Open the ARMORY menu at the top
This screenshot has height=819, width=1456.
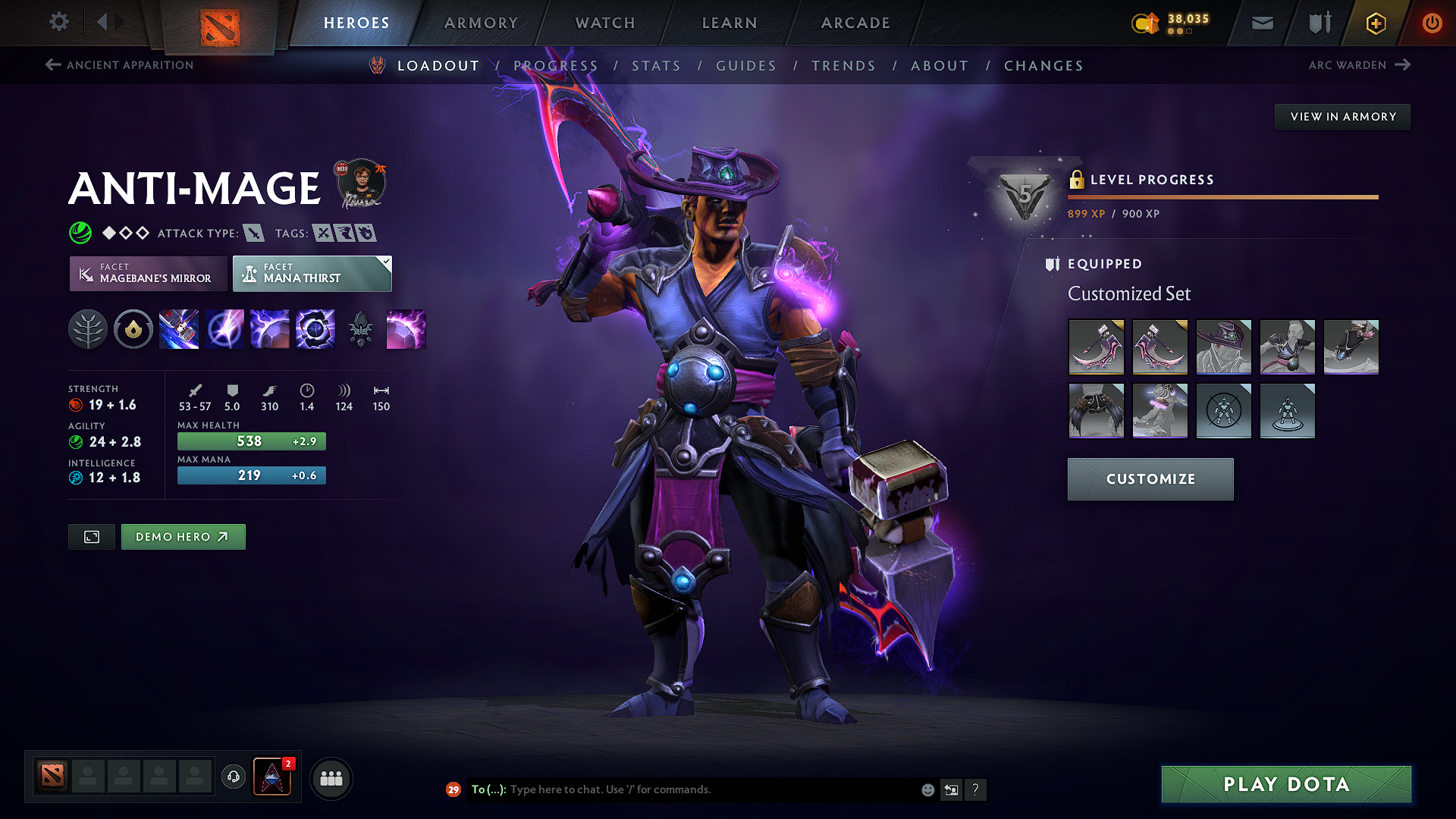coord(481,23)
